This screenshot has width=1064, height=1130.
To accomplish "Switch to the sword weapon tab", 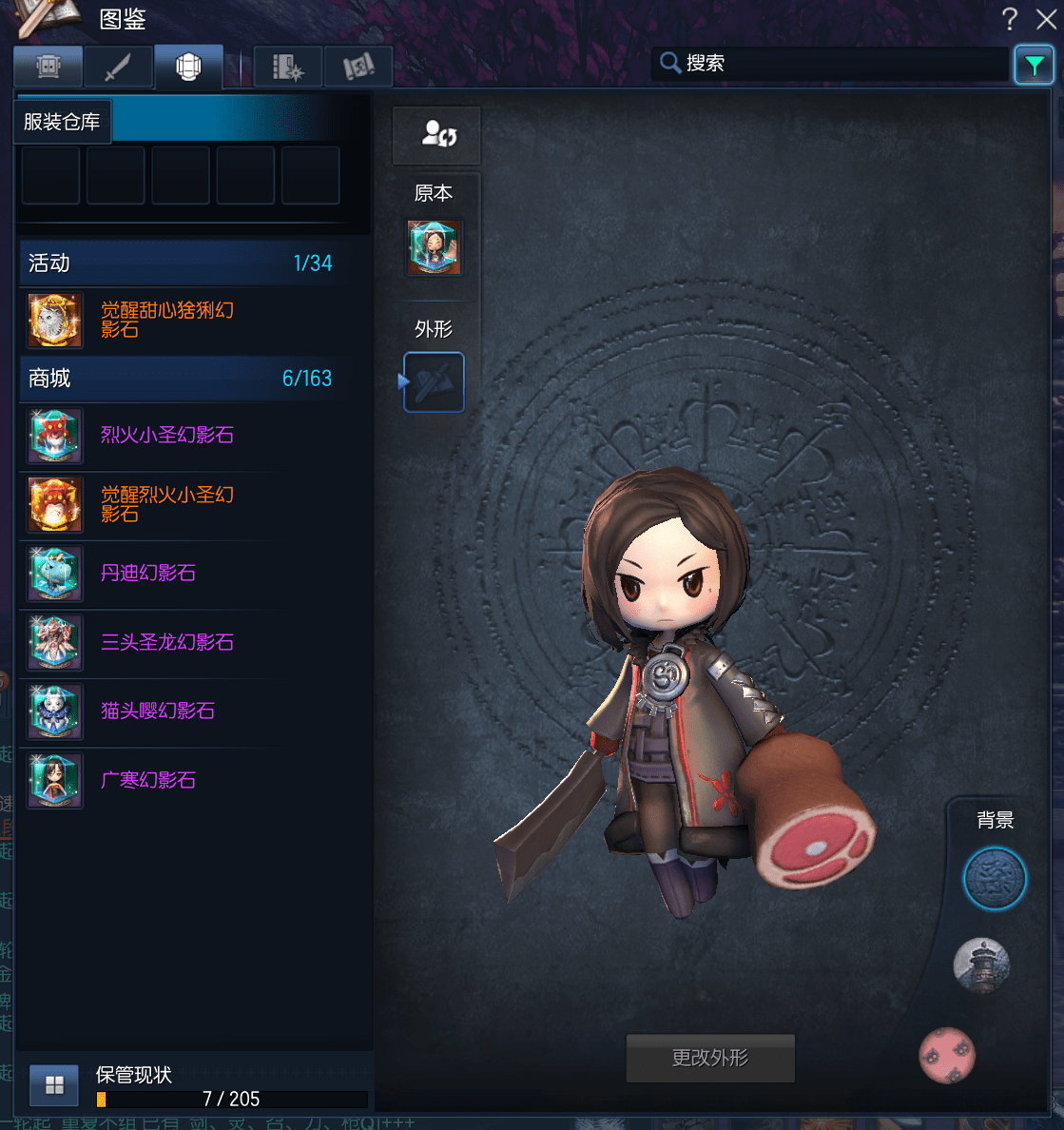I will click(x=118, y=68).
